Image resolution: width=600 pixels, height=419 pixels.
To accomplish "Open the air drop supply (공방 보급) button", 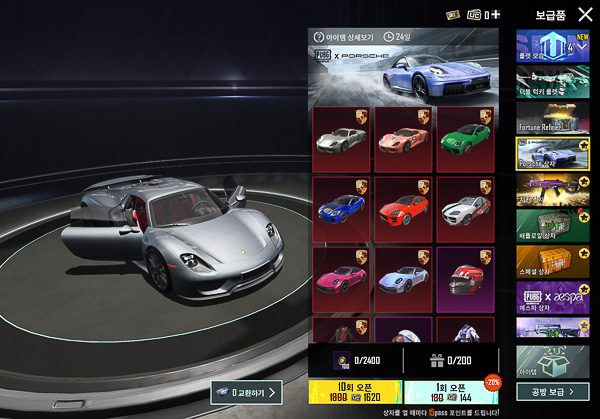I will pos(553,391).
